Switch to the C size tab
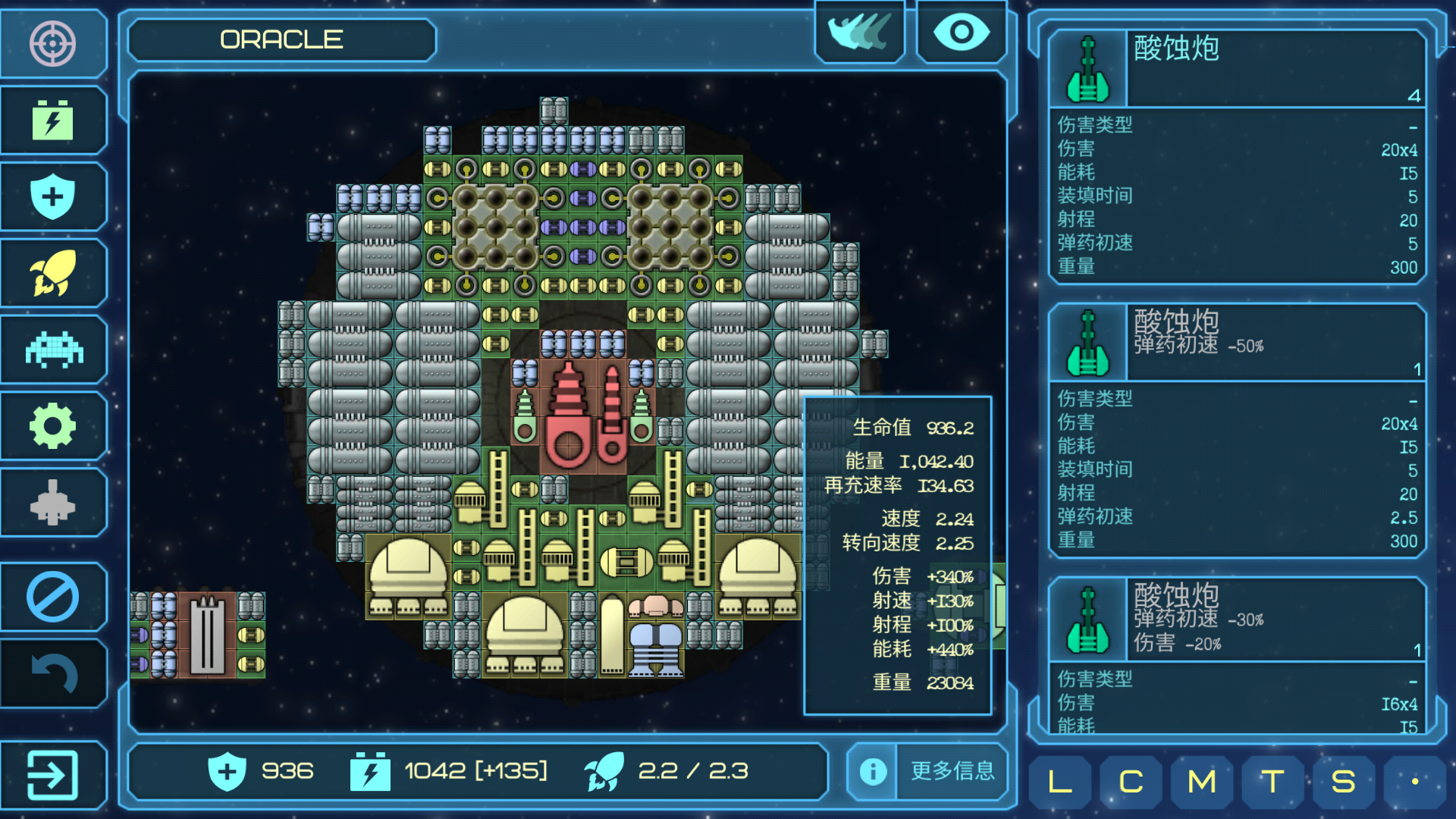Viewport: 1456px width, 819px height. [x=1131, y=781]
